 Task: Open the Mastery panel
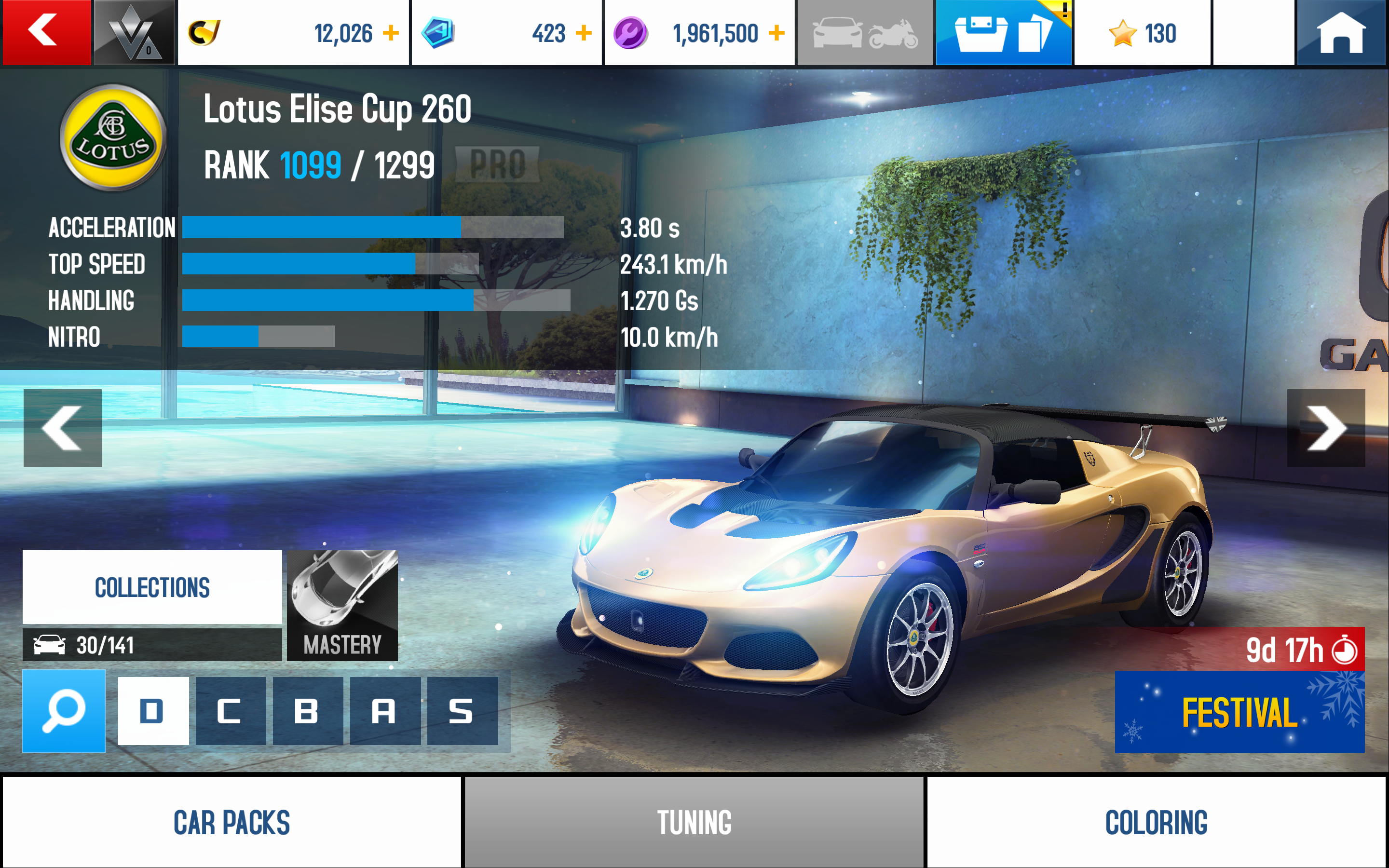[x=342, y=605]
